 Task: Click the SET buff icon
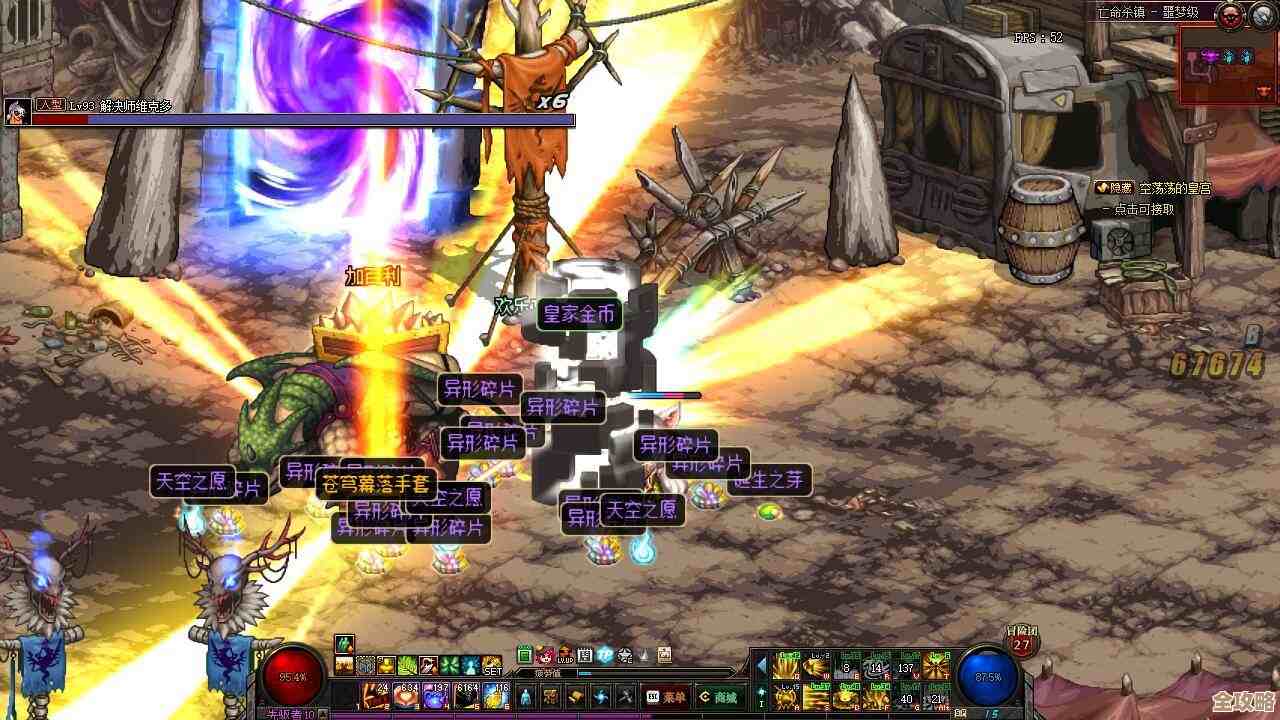pyautogui.click(x=491, y=666)
